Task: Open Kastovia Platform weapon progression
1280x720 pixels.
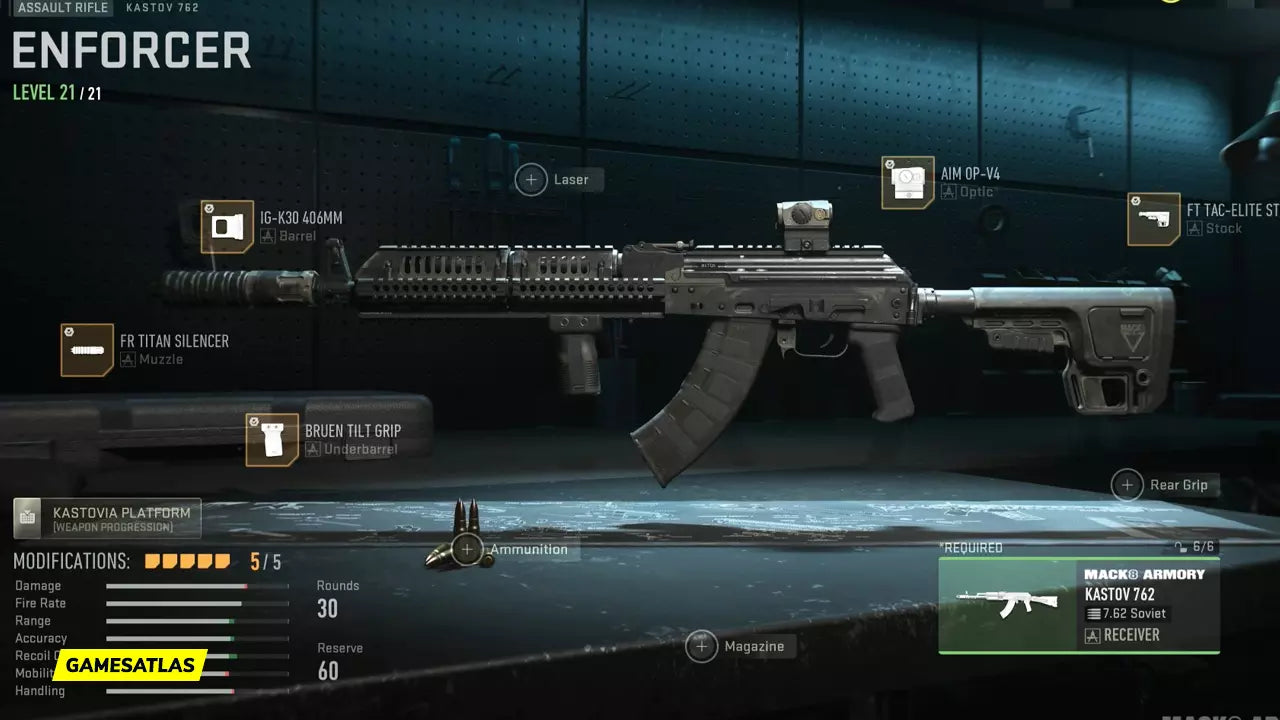Action: [107, 518]
